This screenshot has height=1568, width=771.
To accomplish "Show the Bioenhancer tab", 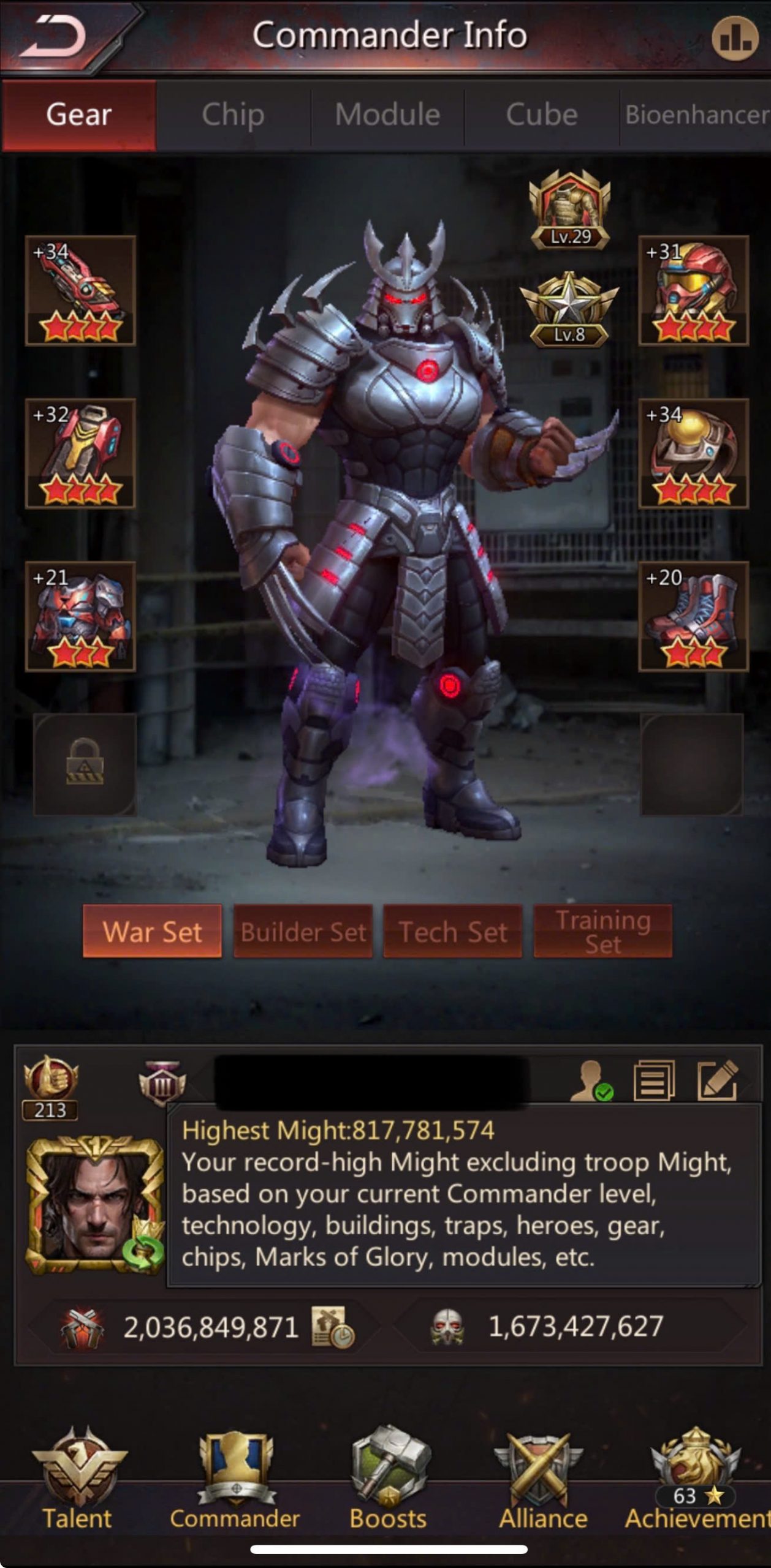I will click(696, 115).
